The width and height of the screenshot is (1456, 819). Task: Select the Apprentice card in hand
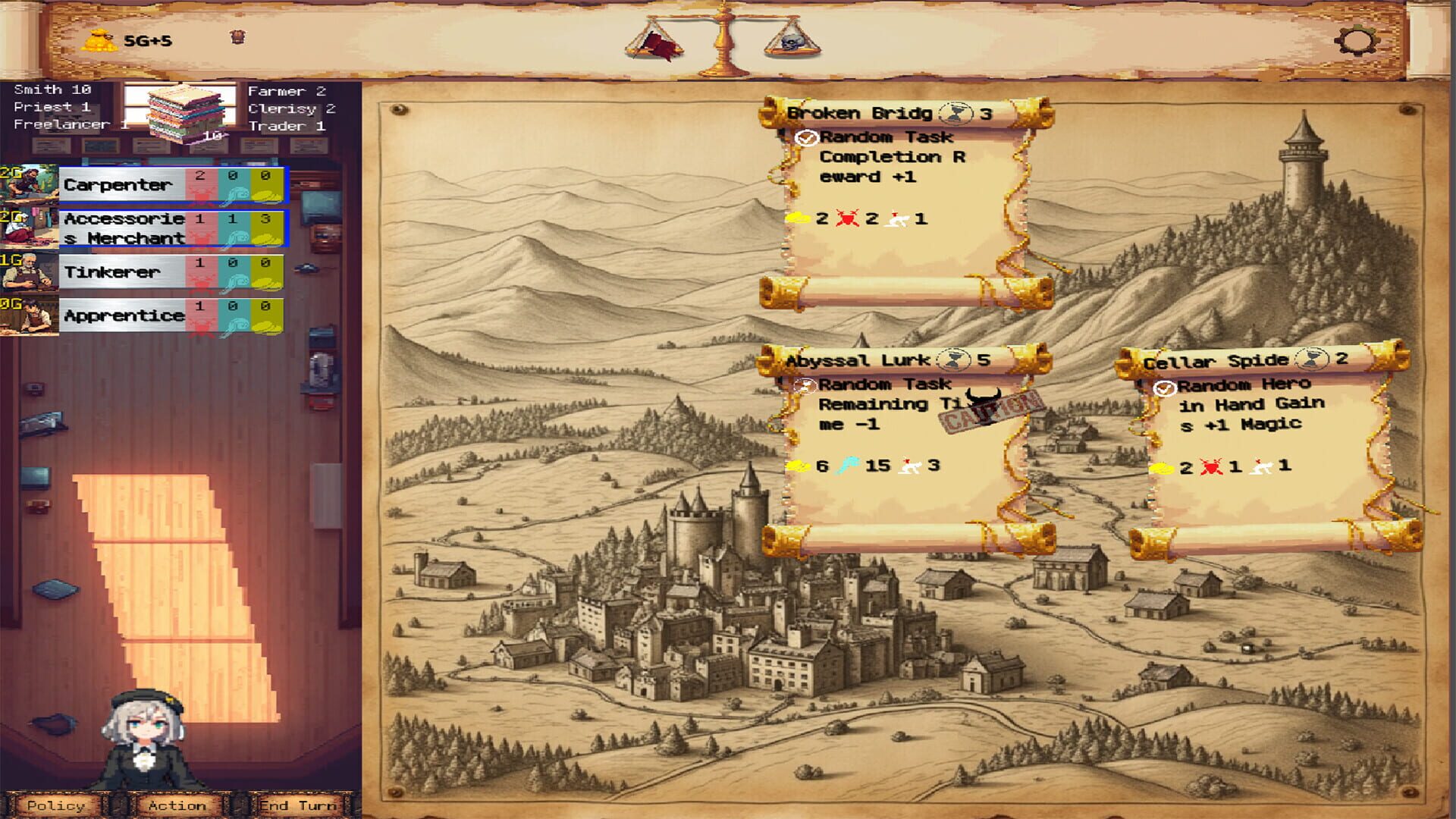point(124,315)
